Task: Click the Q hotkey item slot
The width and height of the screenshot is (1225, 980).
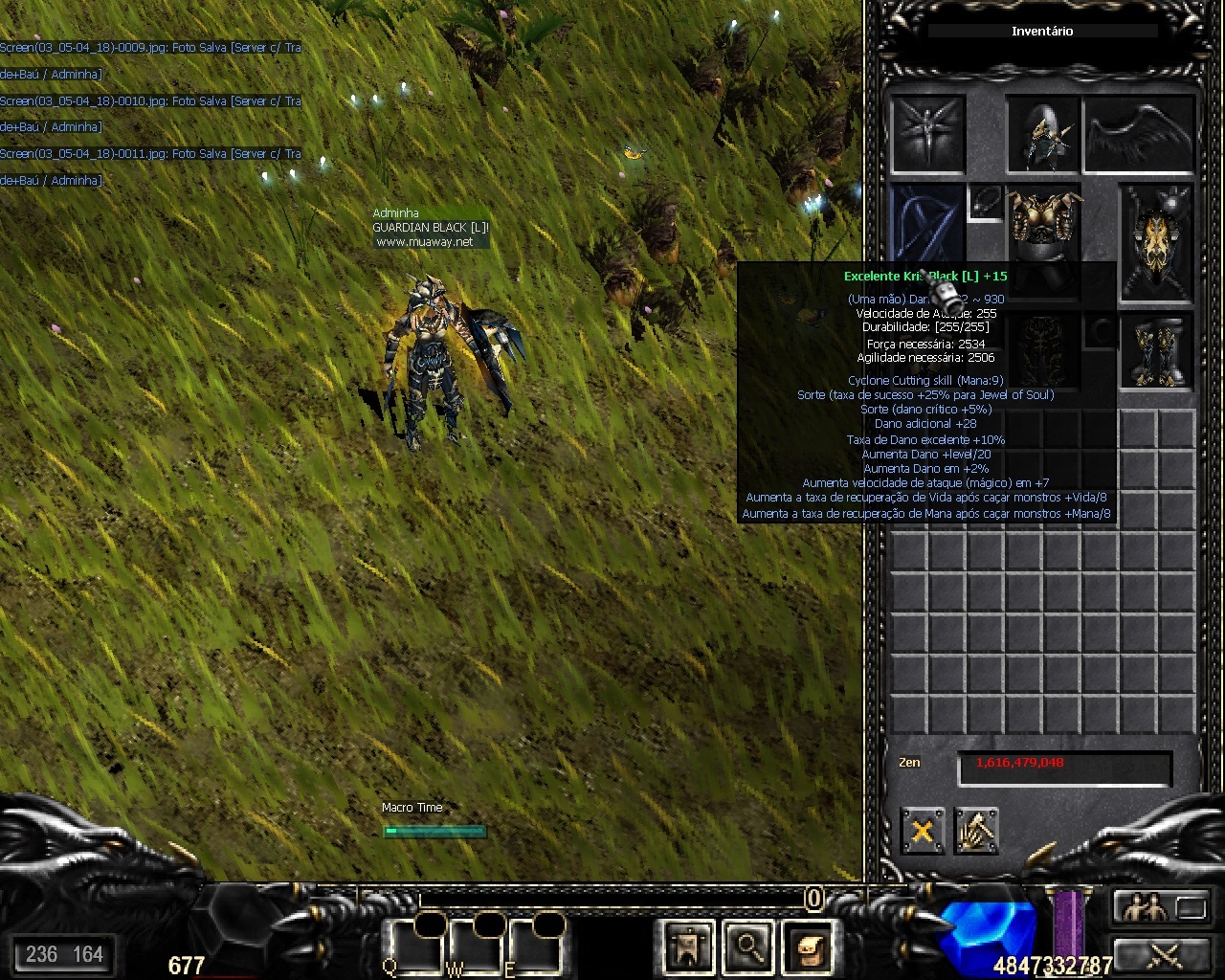Action: point(416,947)
